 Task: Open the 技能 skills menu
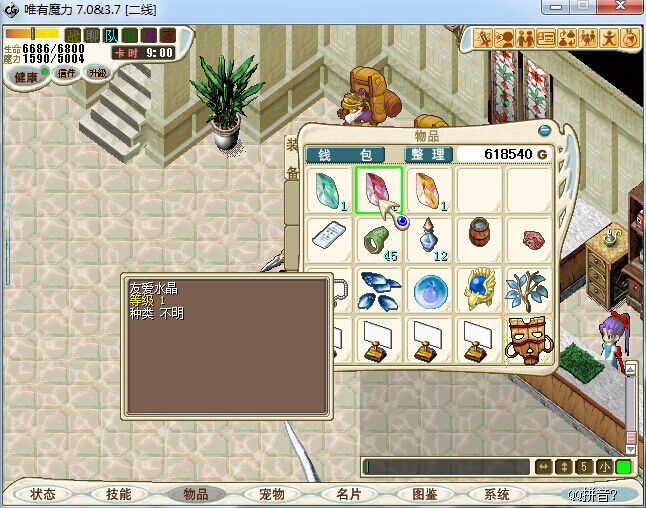tap(119, 494)
